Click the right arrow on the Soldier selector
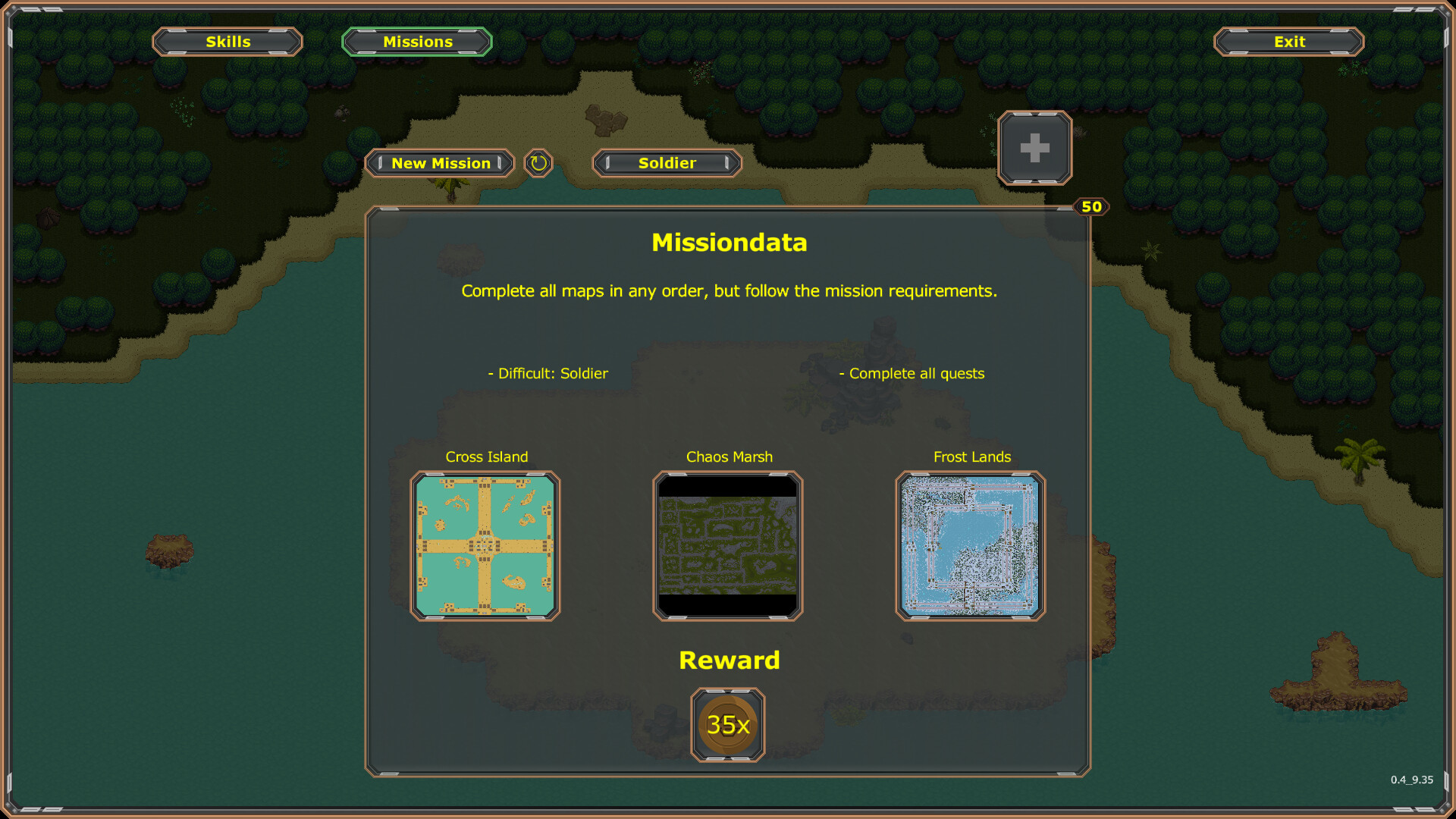The image size is (1456, 819). point(726,163)
